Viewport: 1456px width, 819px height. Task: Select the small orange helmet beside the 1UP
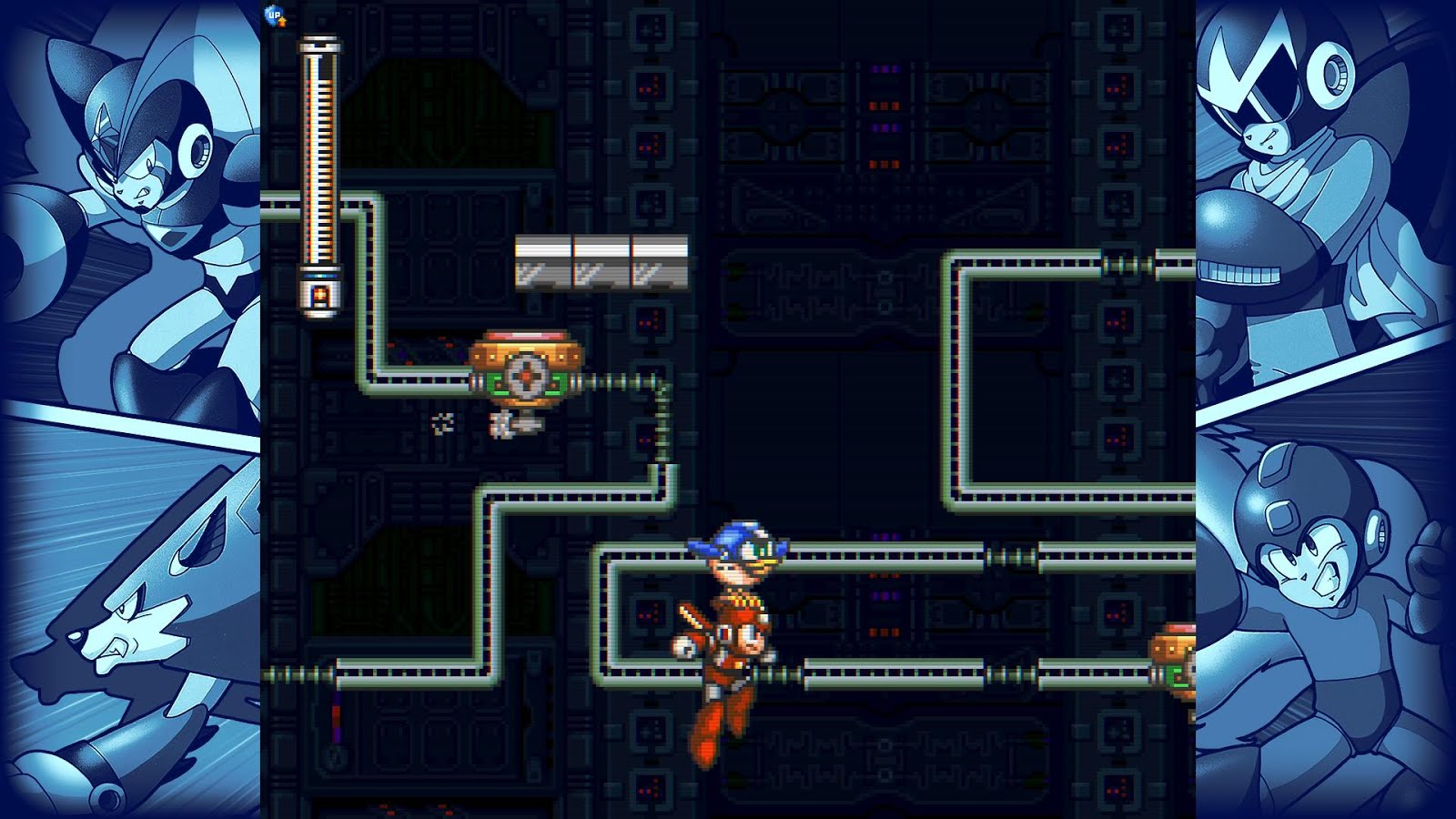283,23
